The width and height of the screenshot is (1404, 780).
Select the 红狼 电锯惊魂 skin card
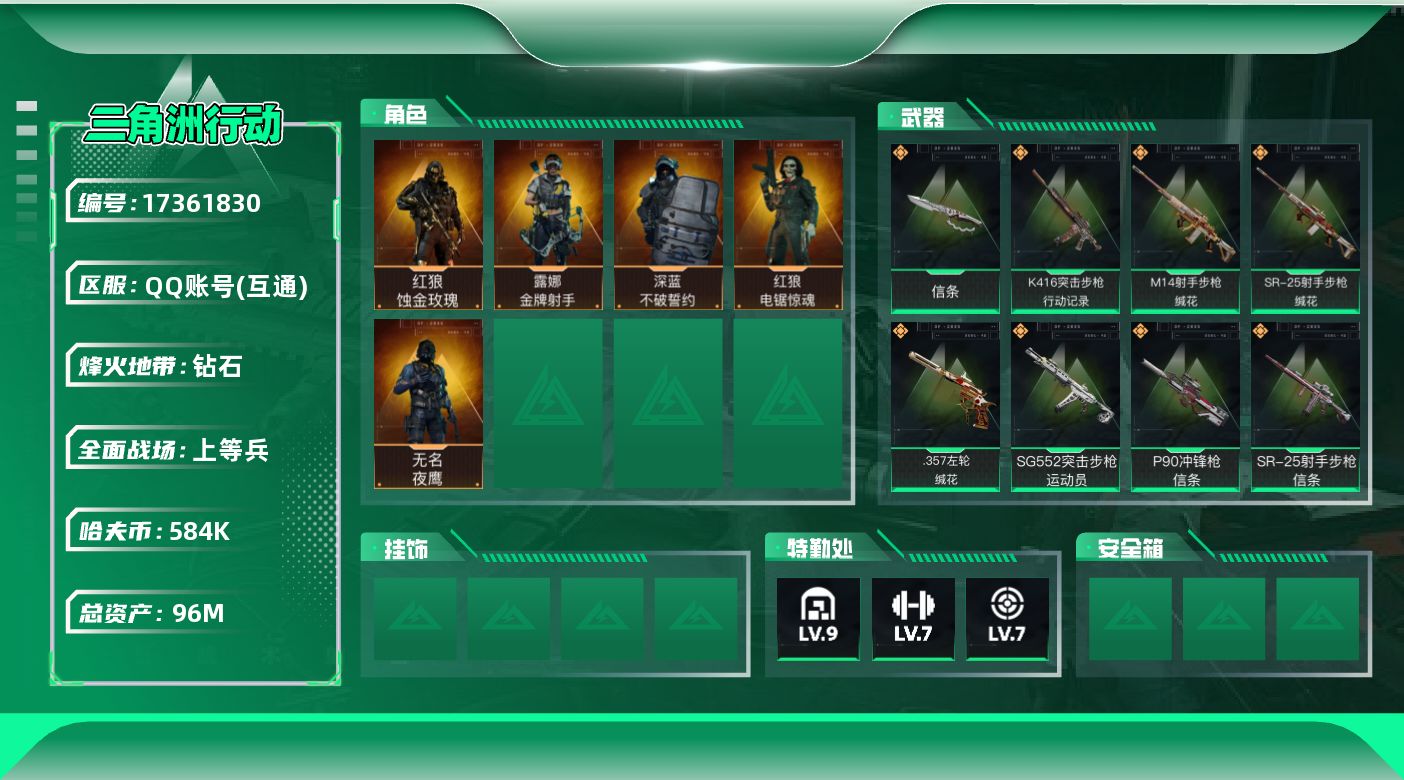tap(788, 224)
